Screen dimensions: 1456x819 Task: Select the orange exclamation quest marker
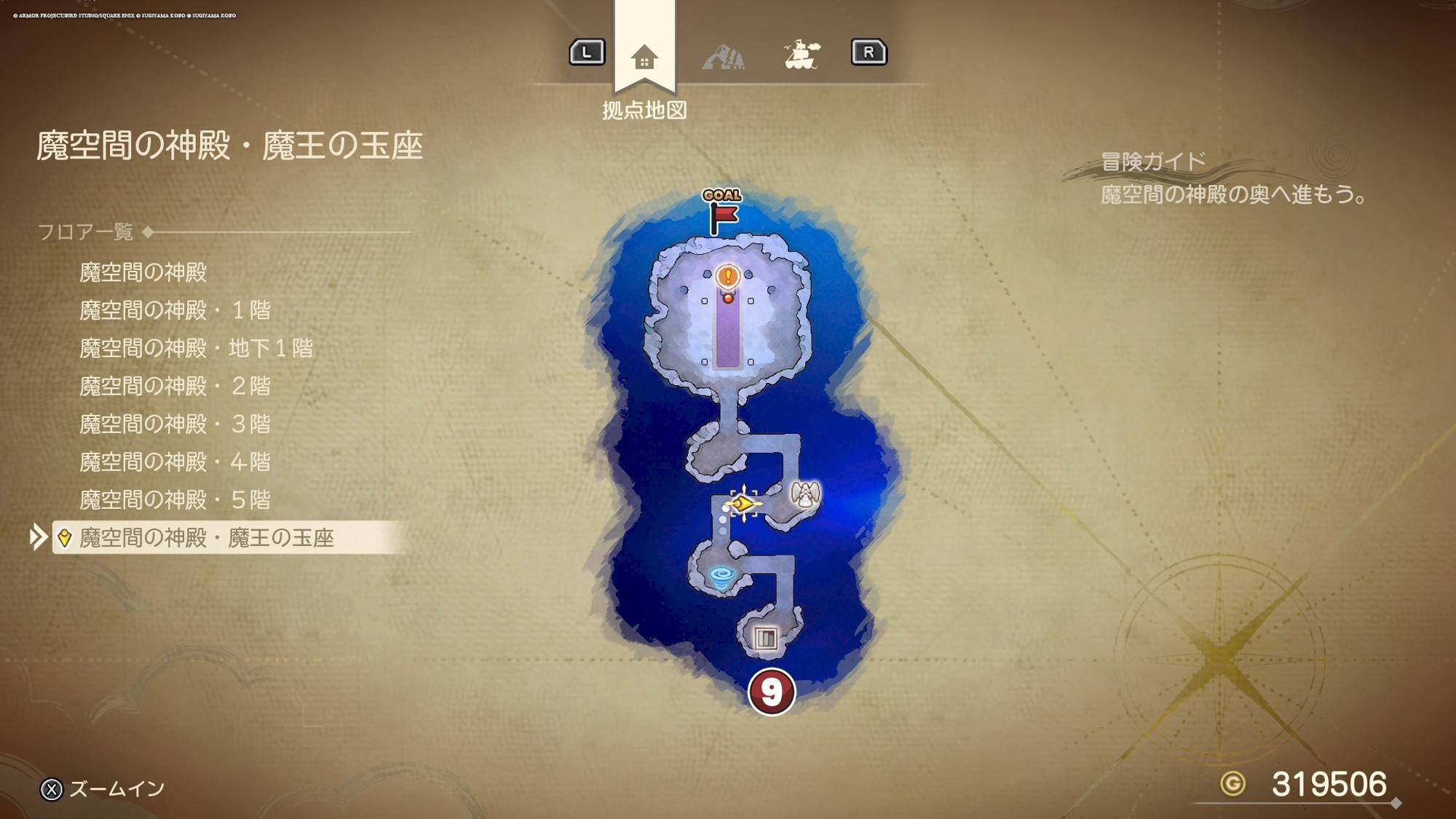point(727,277)
